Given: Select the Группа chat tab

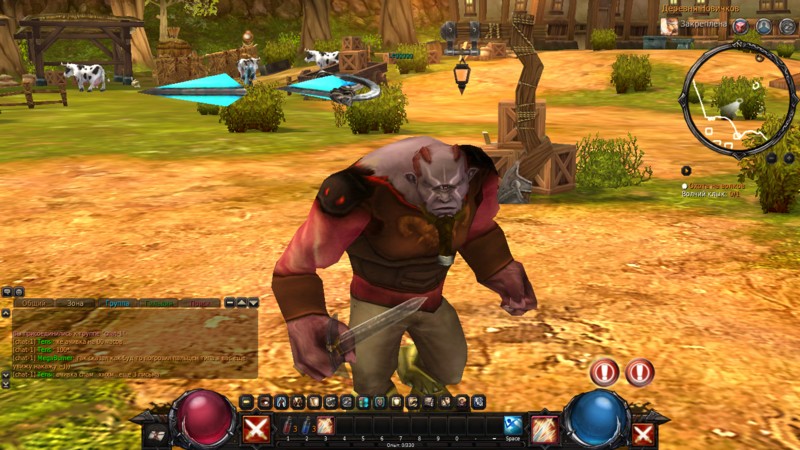Looking at the screenshot, I should click(117, 302).
